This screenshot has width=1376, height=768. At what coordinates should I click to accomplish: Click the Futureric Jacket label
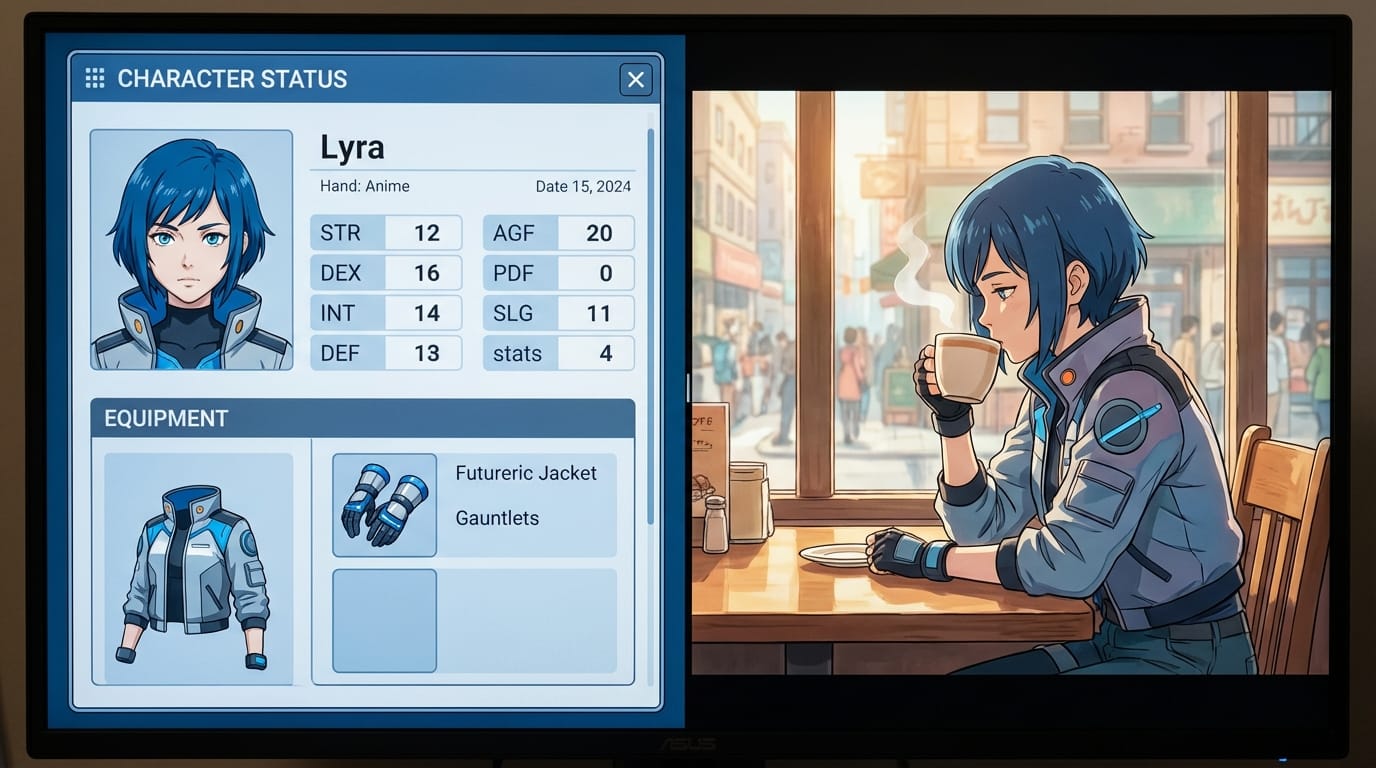click(528, 472)
